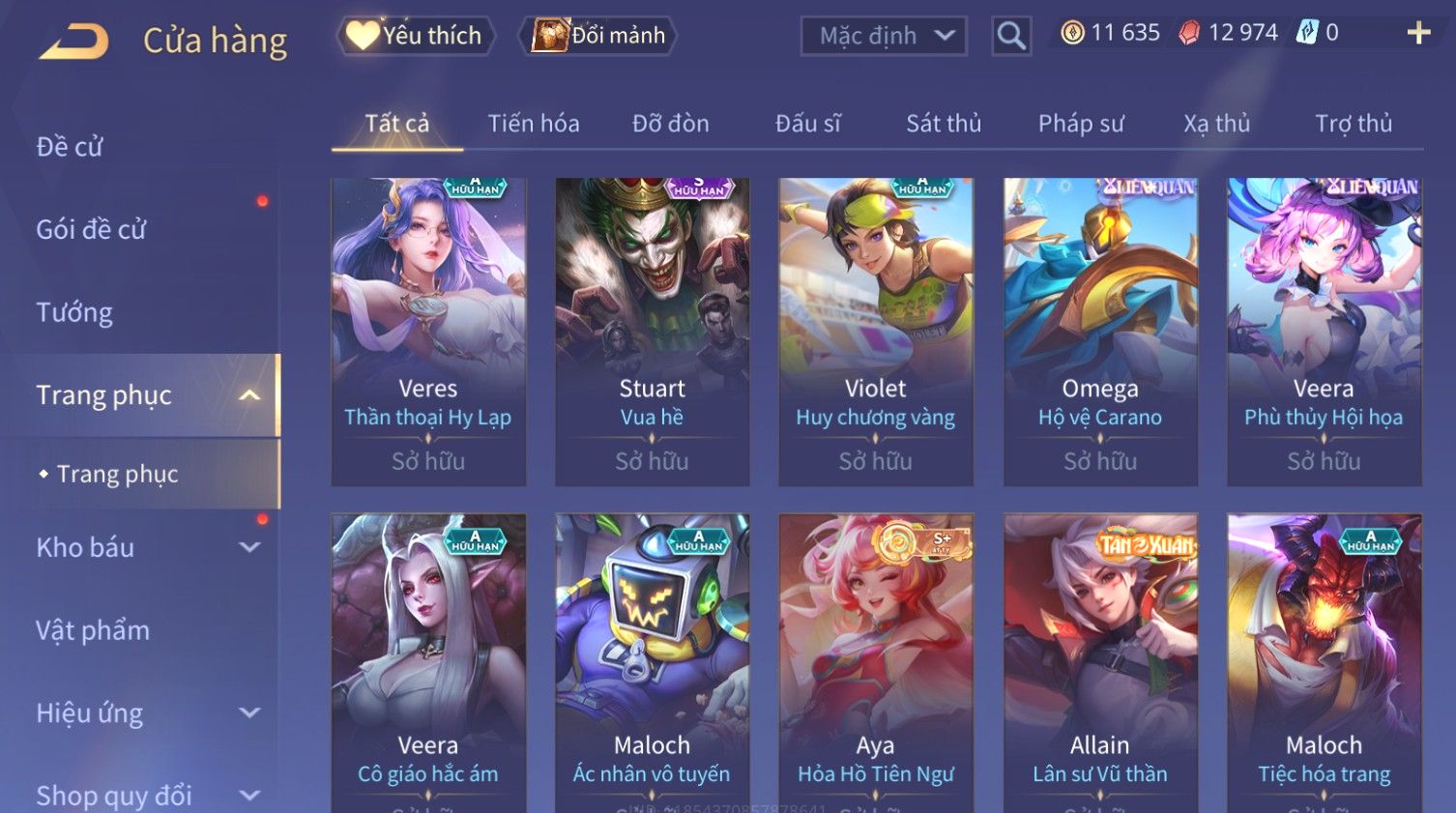The height and width of the screenshot is (813, 1456).
Task: Filter by Pháp sư
Action: [x=1080, y=124]
